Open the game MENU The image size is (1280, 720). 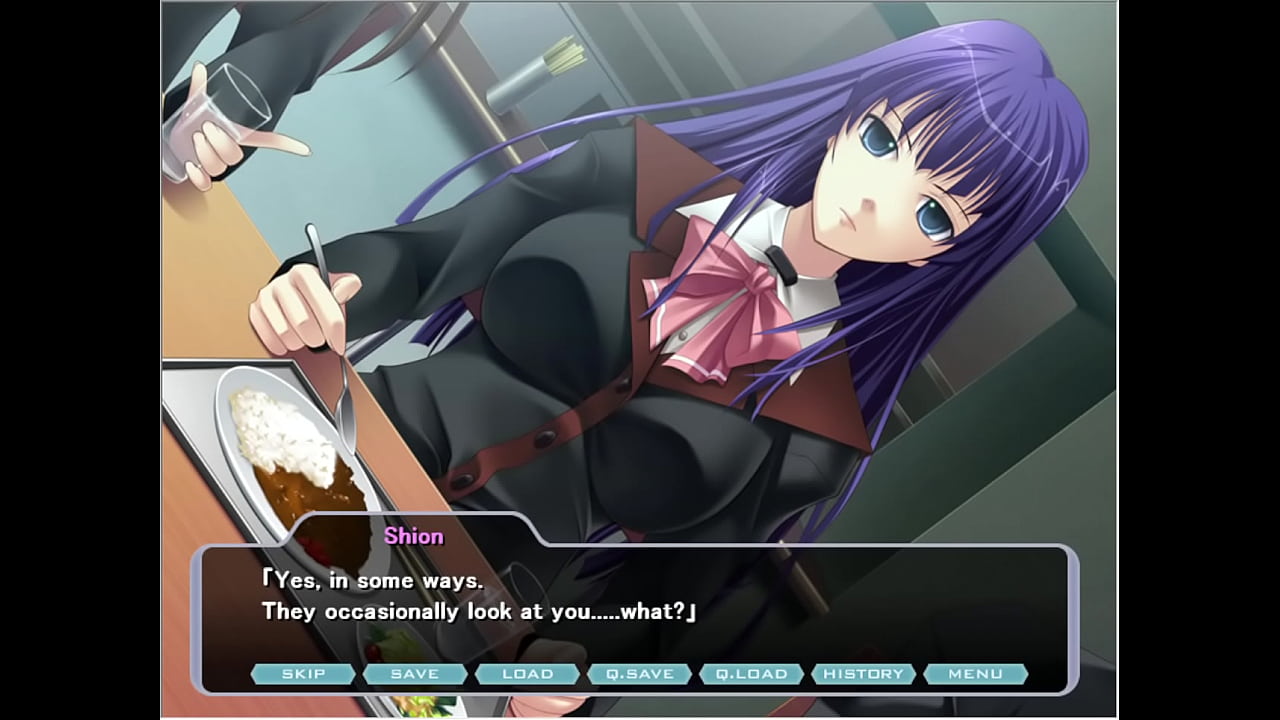pos(977,673)
